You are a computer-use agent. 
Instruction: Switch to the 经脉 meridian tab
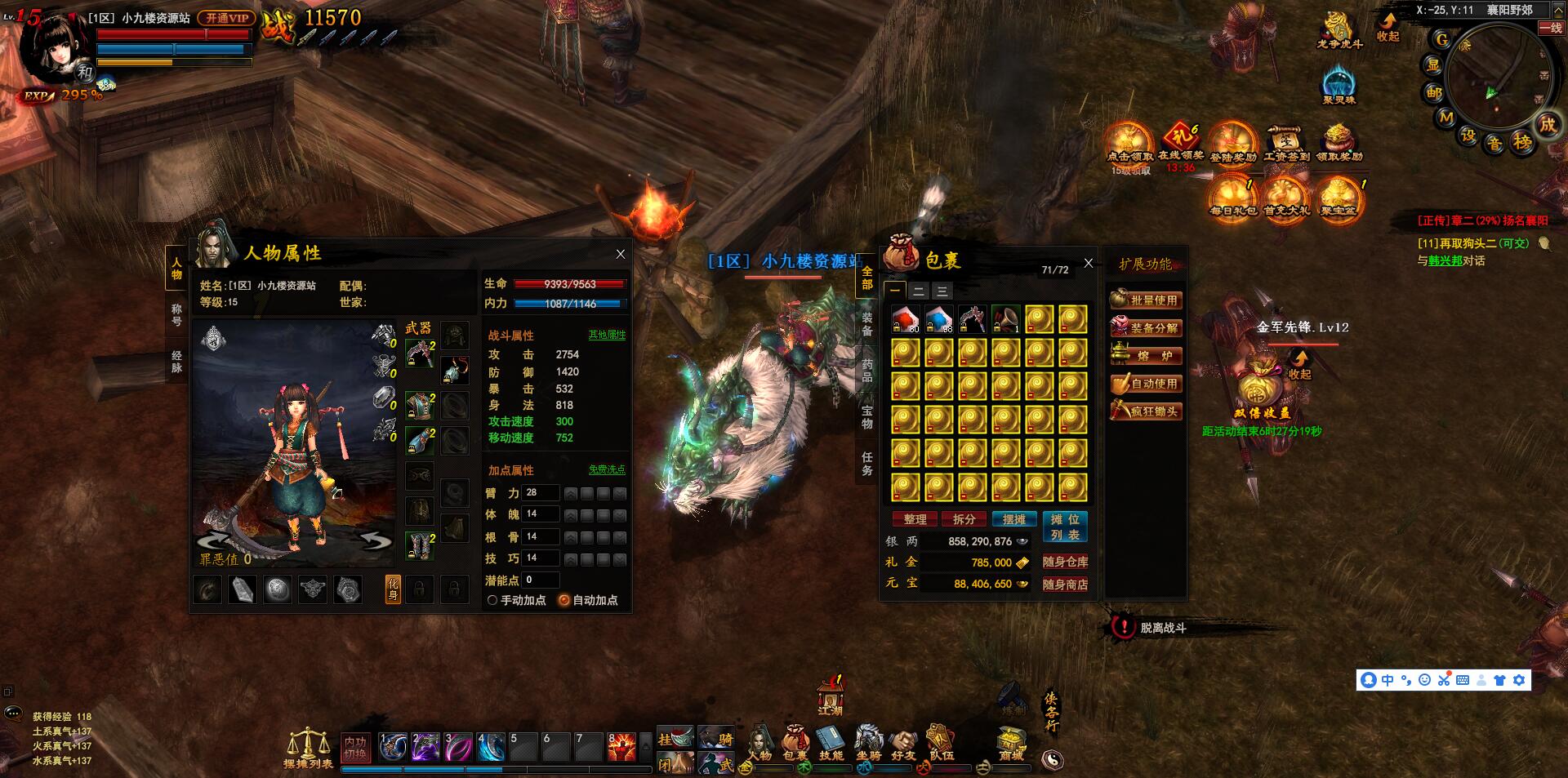point(176,362)
